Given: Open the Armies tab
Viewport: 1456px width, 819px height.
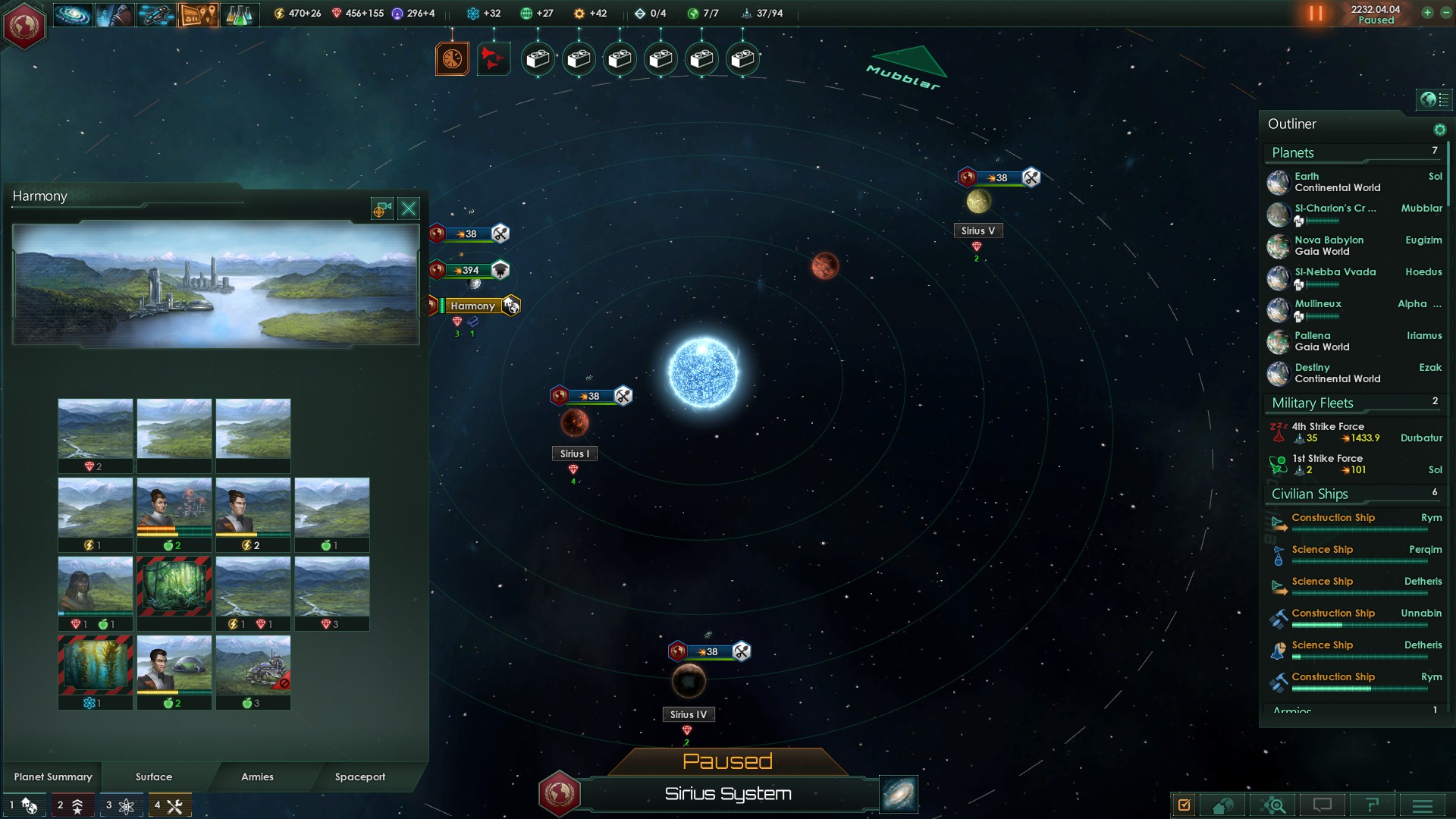Looking at the screenshot, I should (257, 777).
